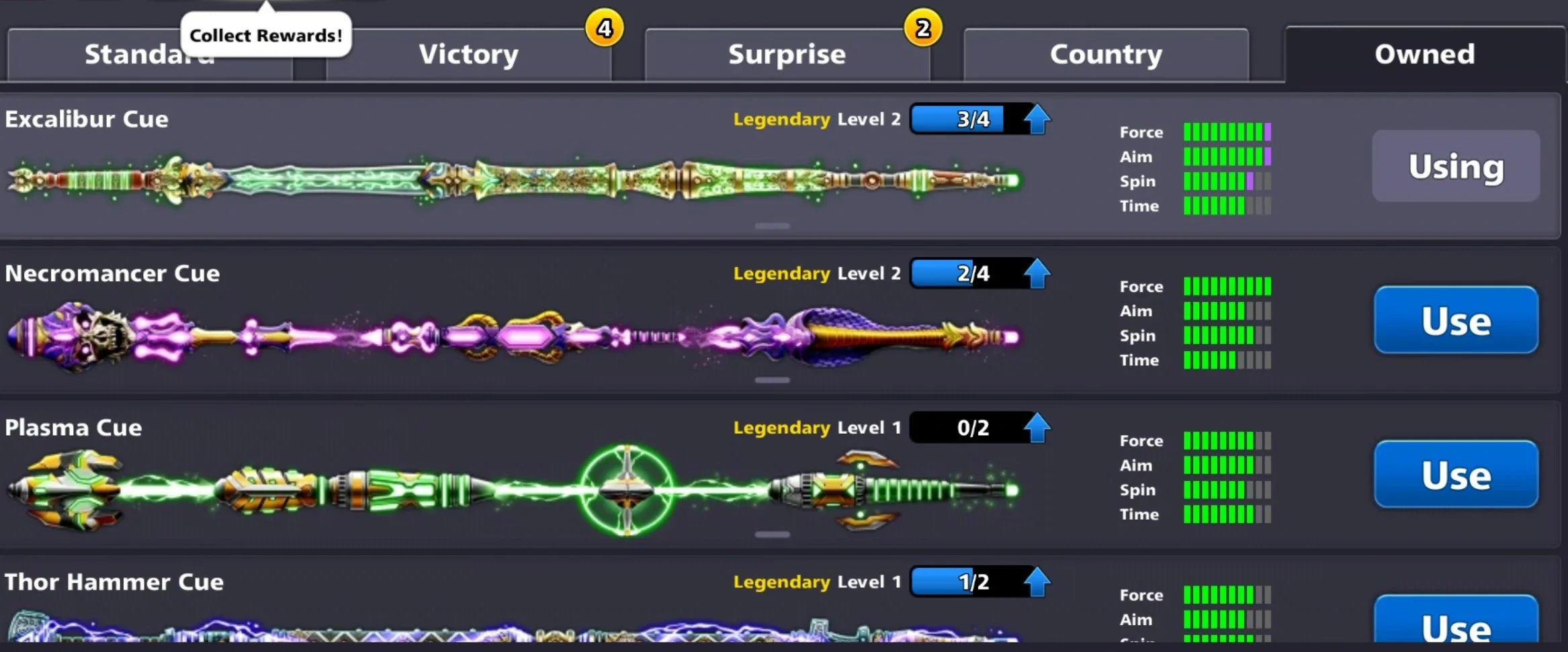Tap the upgrade arrow on Plasma Cue
This screenshot has height=652, width=1568.
tap(1036, 427)
